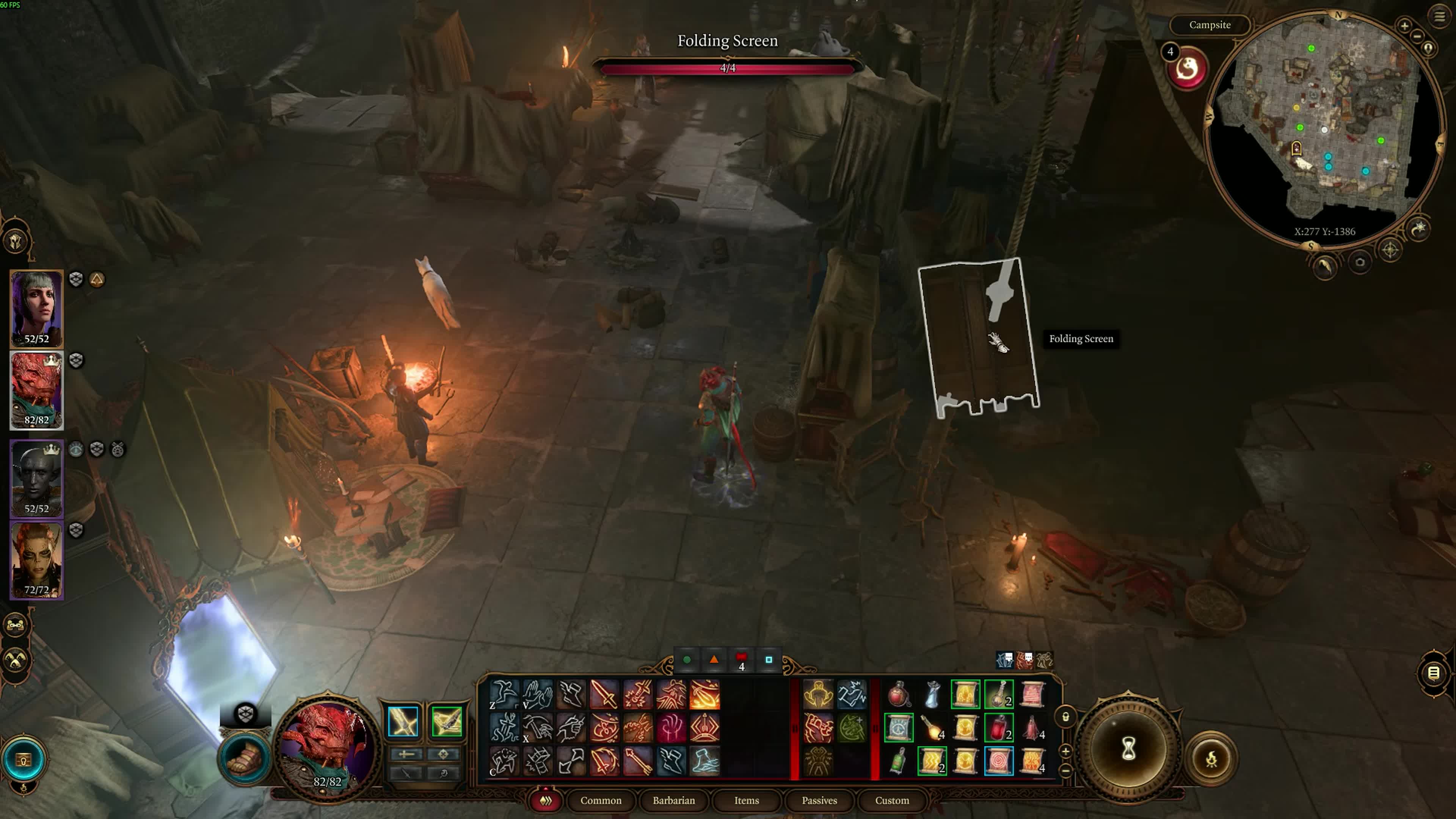This screenshot has width=1456, height=819.
Task: Open the Items hotbar tab
Action: (746, 800)
